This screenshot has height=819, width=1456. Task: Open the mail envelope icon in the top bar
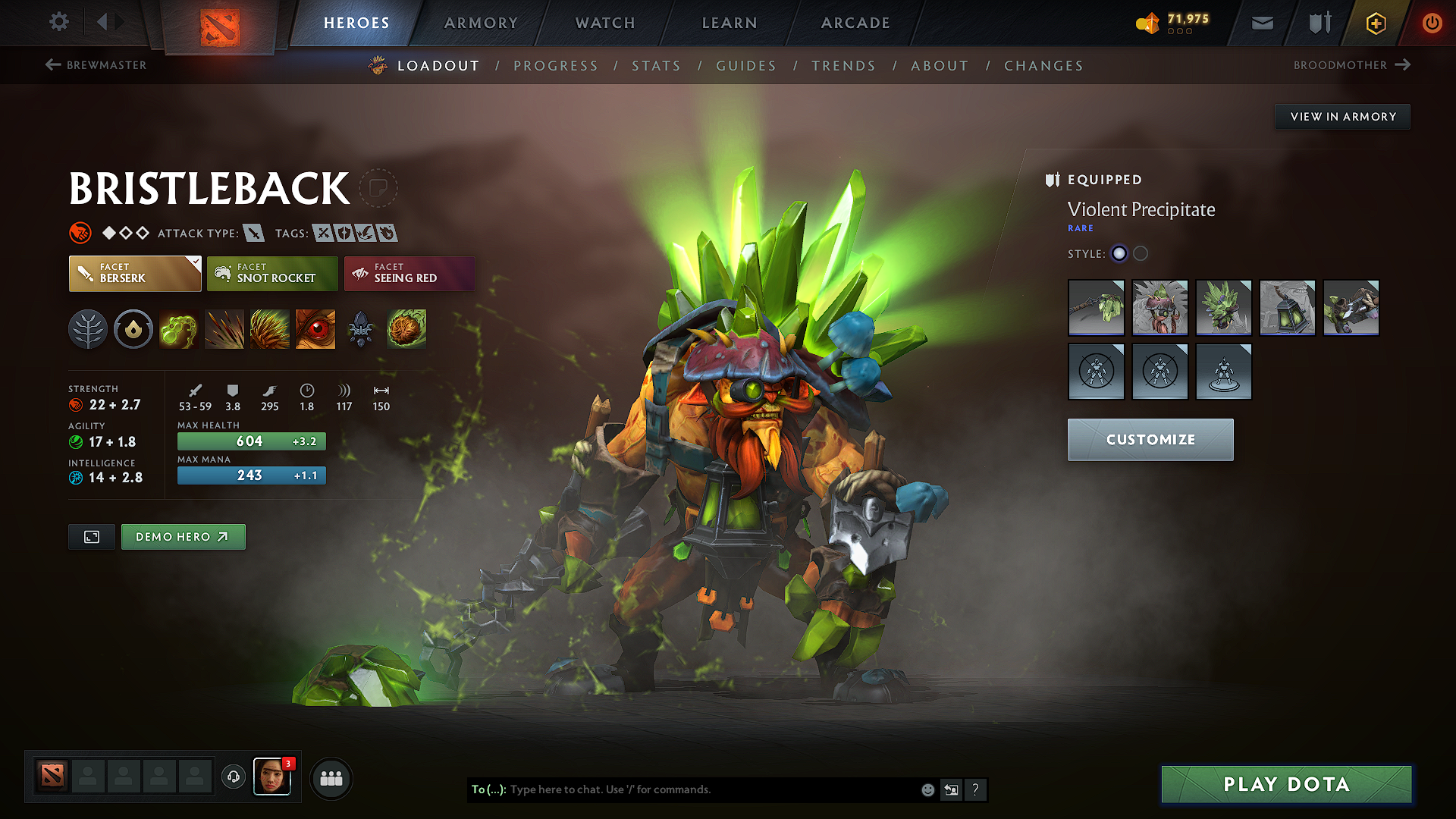point(1262,23)
